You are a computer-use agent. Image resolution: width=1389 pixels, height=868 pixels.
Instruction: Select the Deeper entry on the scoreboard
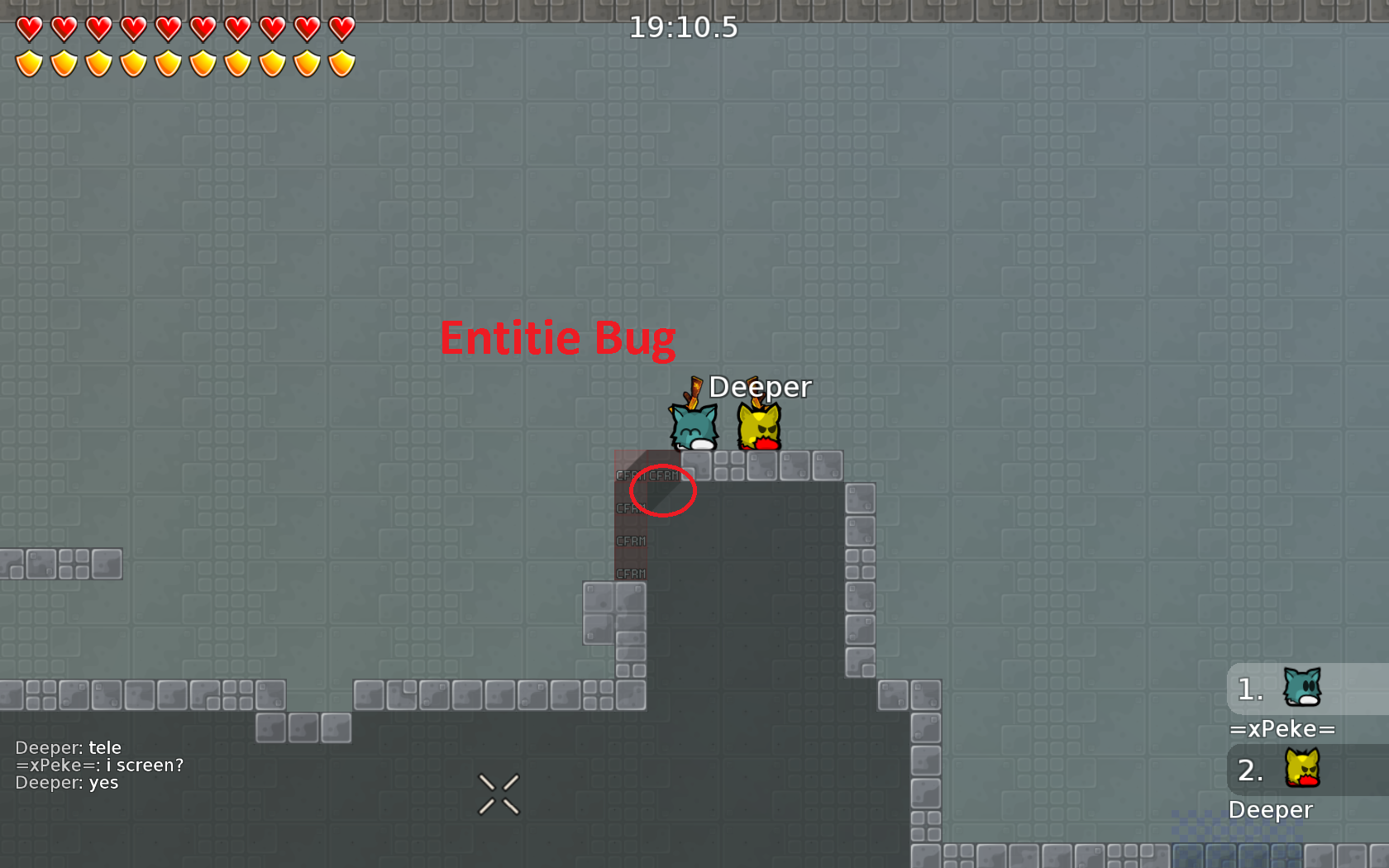1271,810
